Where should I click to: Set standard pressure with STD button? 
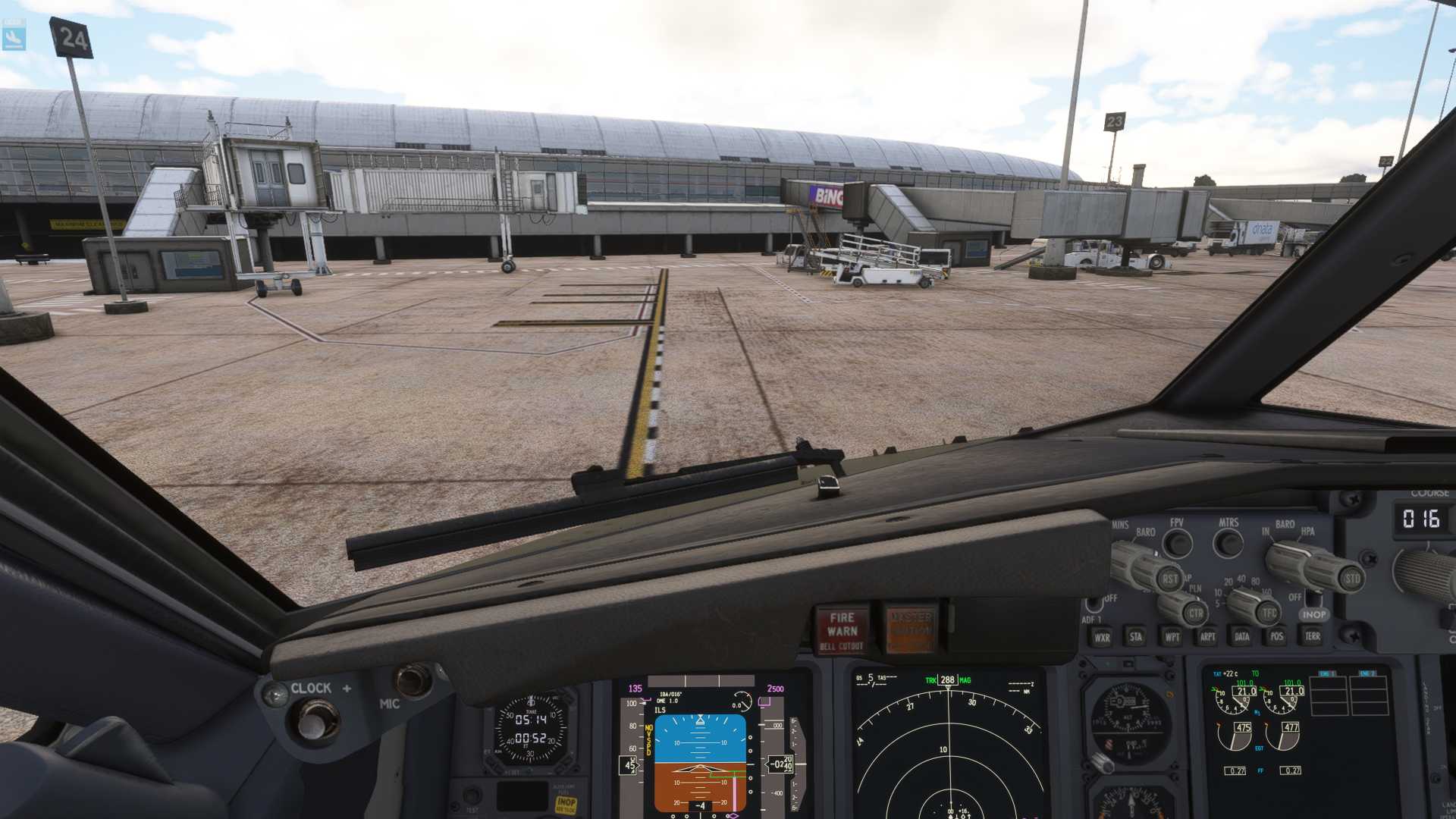click(x=1351, y=579)
